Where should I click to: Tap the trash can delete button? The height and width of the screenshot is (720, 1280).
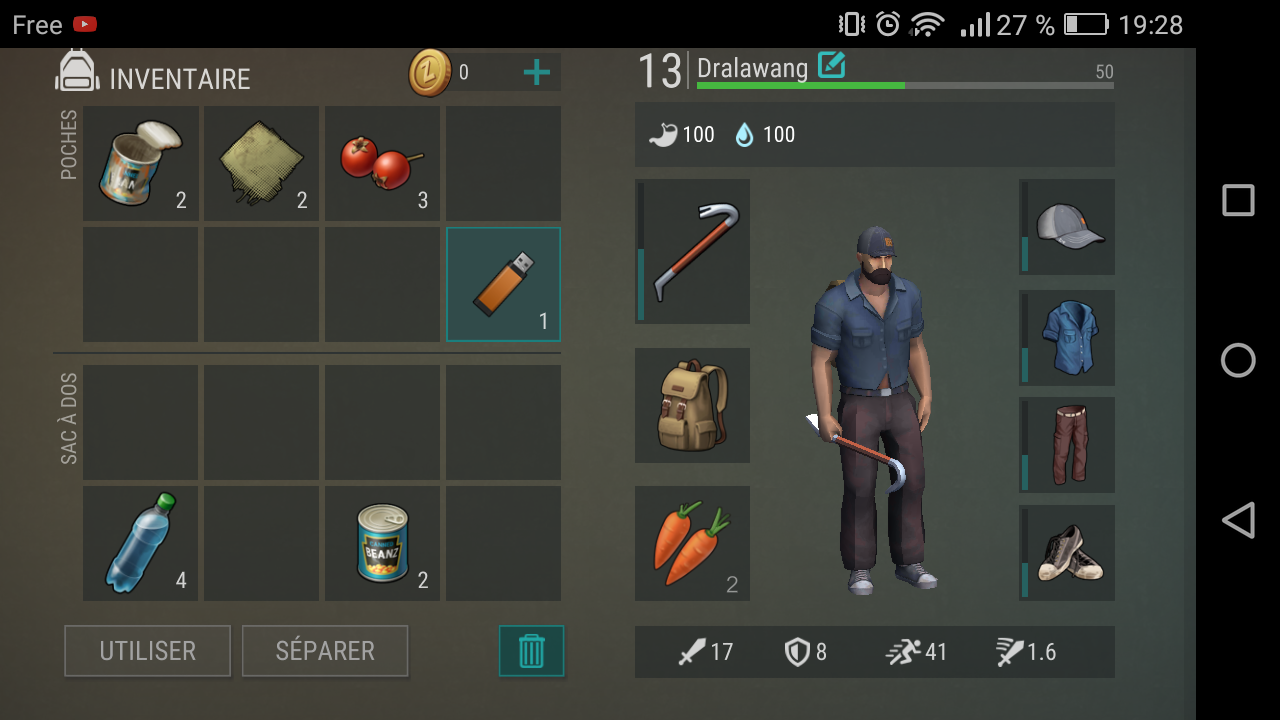[531, 651]
